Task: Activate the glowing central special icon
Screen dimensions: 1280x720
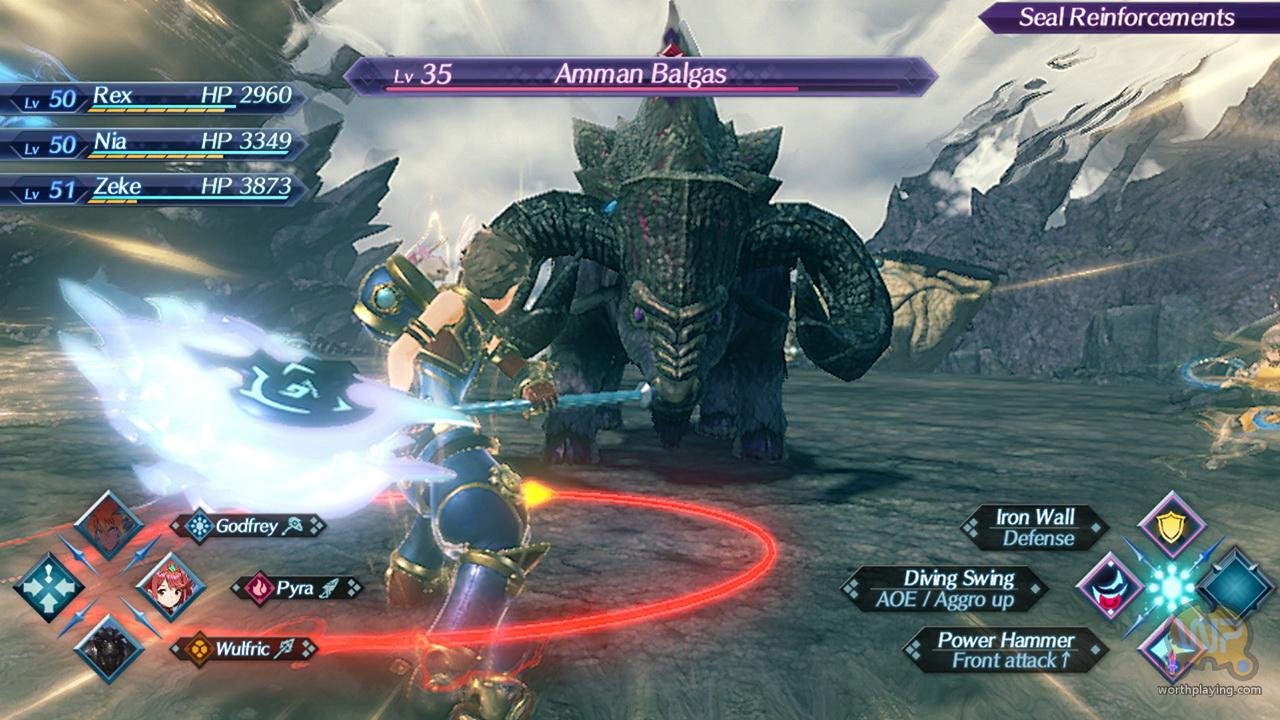Action: [1171, 586]
